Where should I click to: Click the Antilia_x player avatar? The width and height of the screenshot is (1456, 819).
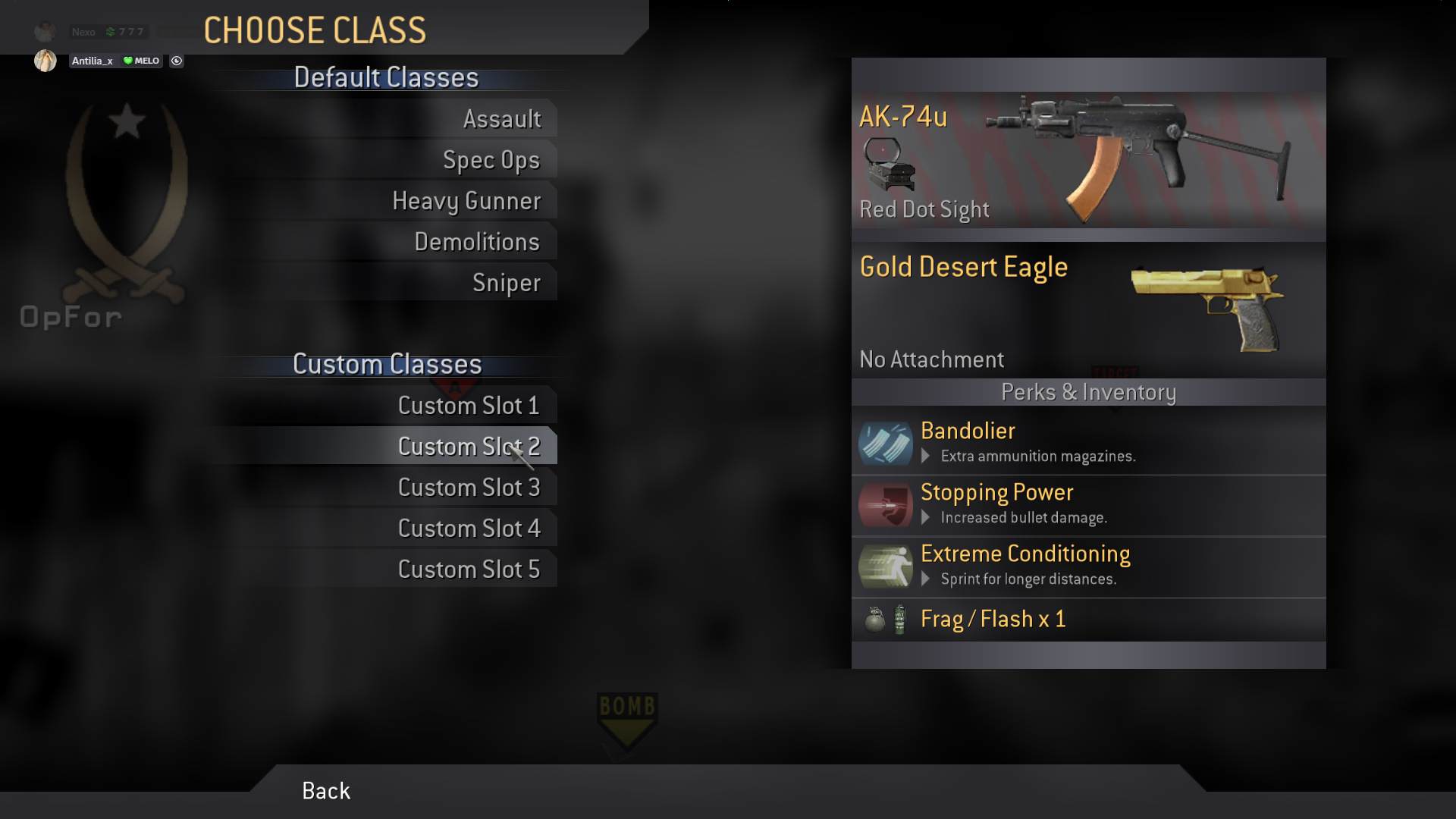pyautogui.click(x=45, y=61)
